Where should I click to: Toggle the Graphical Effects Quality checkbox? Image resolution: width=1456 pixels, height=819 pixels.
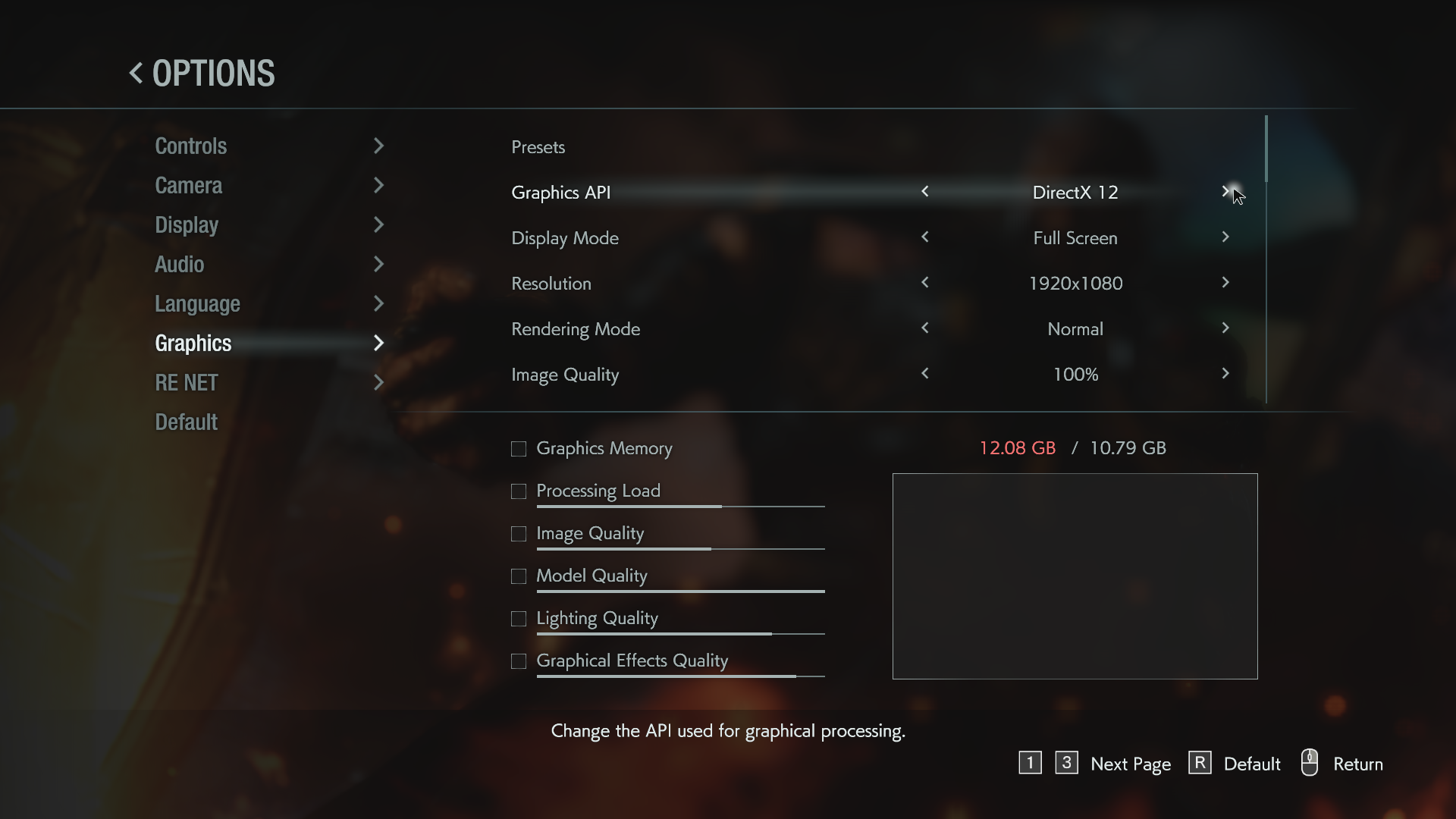(519, 661)
